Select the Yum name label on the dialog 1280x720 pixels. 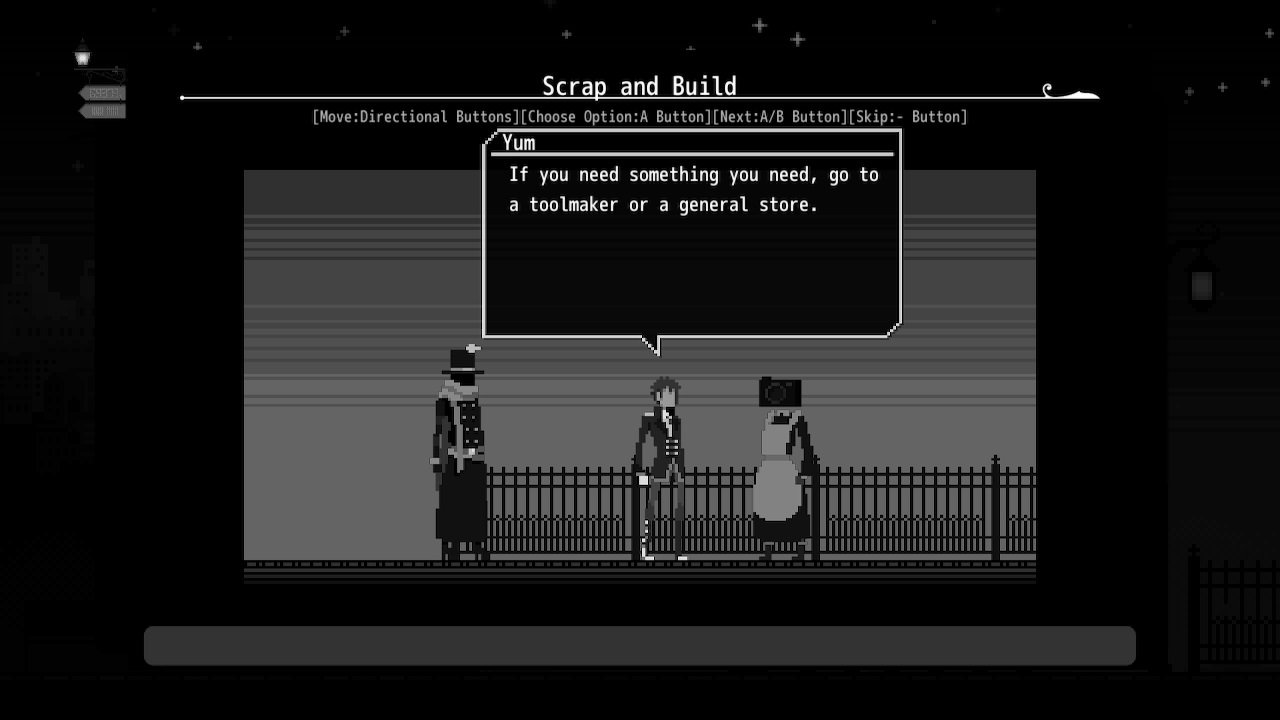518,143
